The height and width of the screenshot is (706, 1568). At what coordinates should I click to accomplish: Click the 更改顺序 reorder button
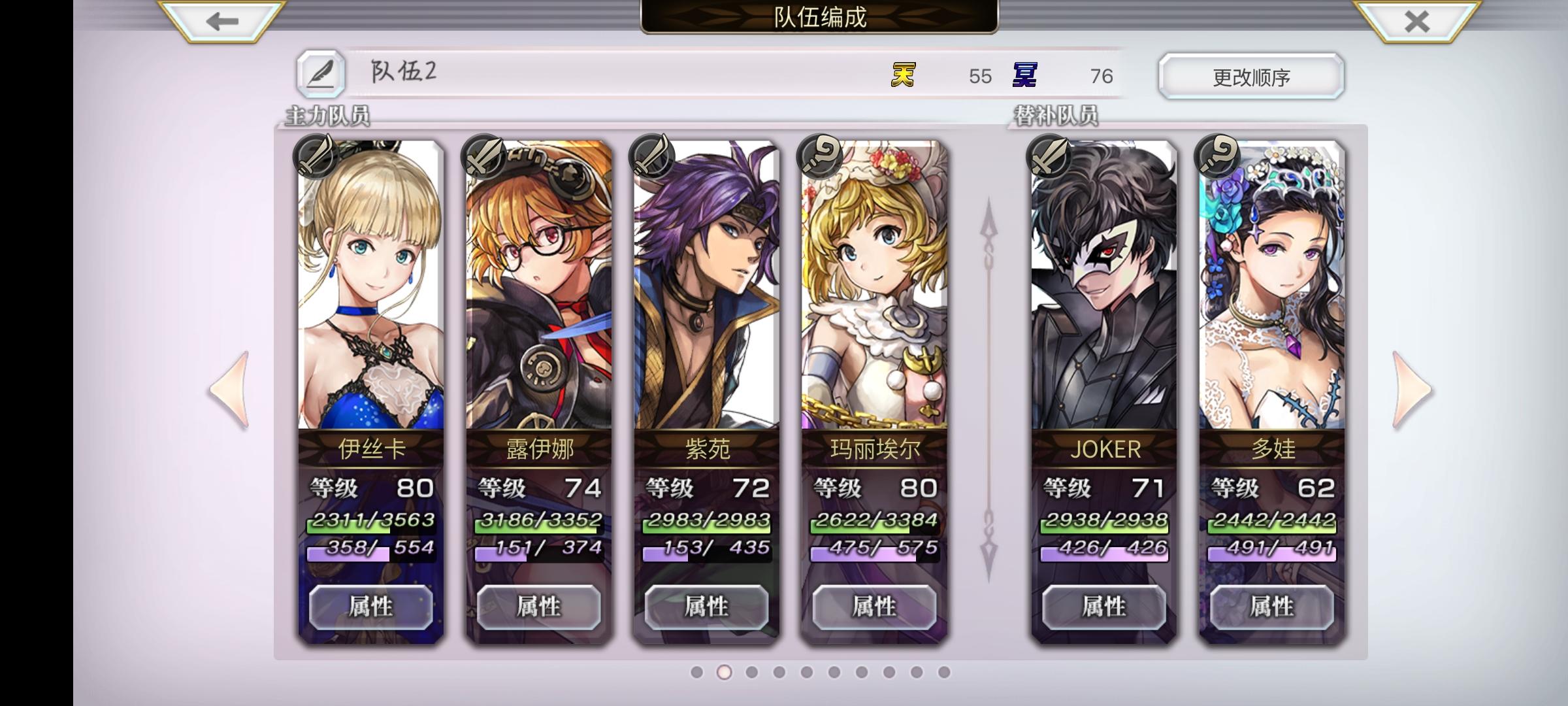click(x=1250, y=76)
